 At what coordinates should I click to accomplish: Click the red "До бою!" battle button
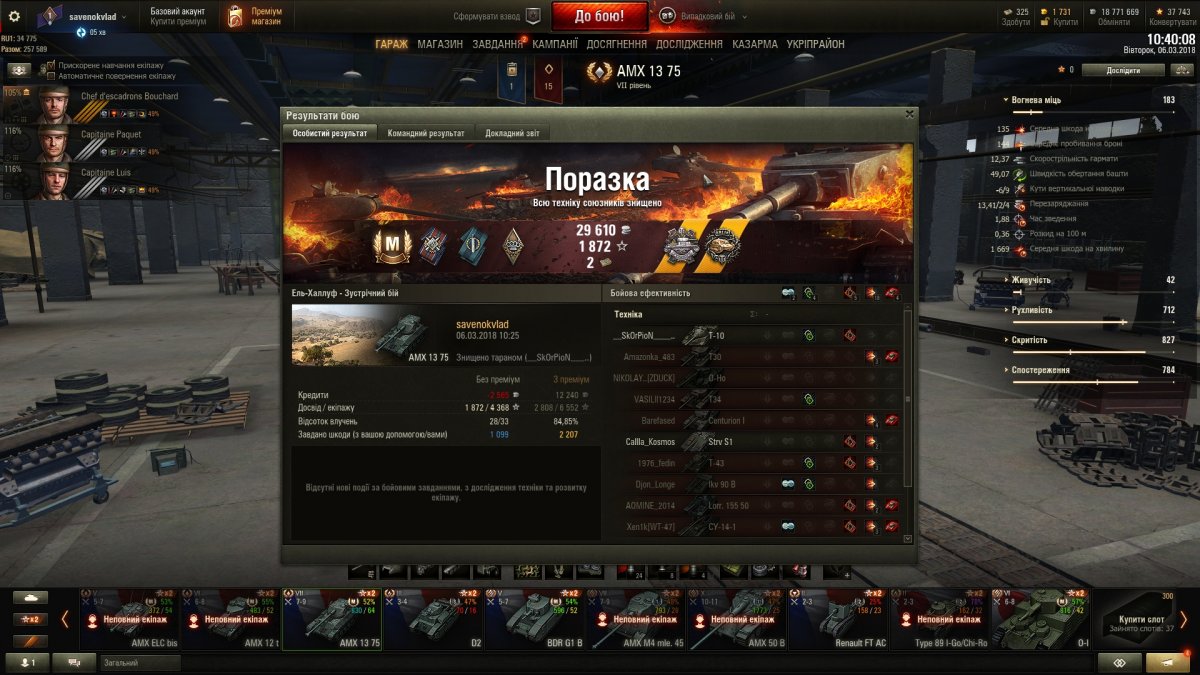click(x=598, y=16)
